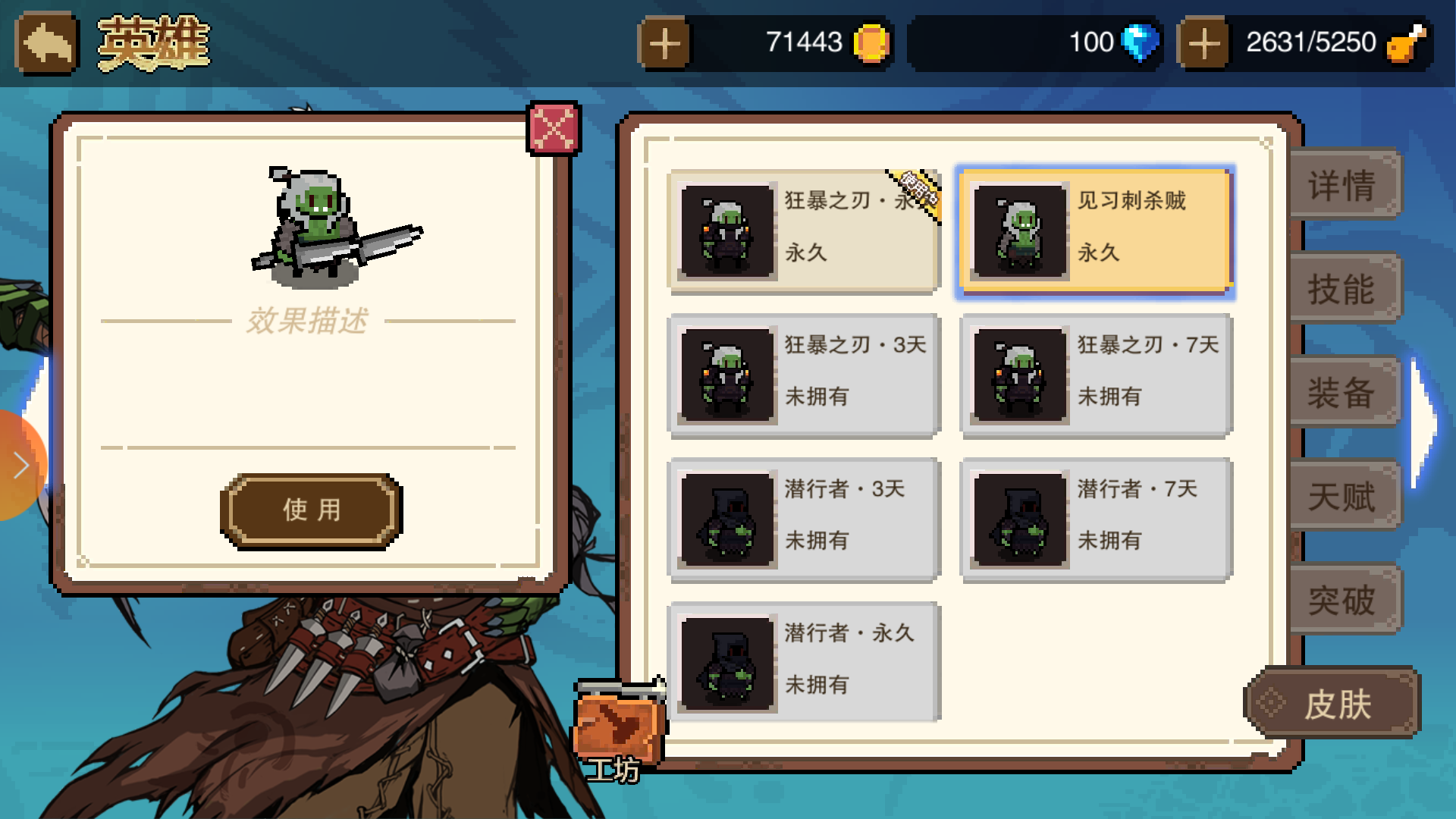This screenshot has height=819, width=1456.
Task: Select the 装备 equipment tab
Action: point(1344,393)
